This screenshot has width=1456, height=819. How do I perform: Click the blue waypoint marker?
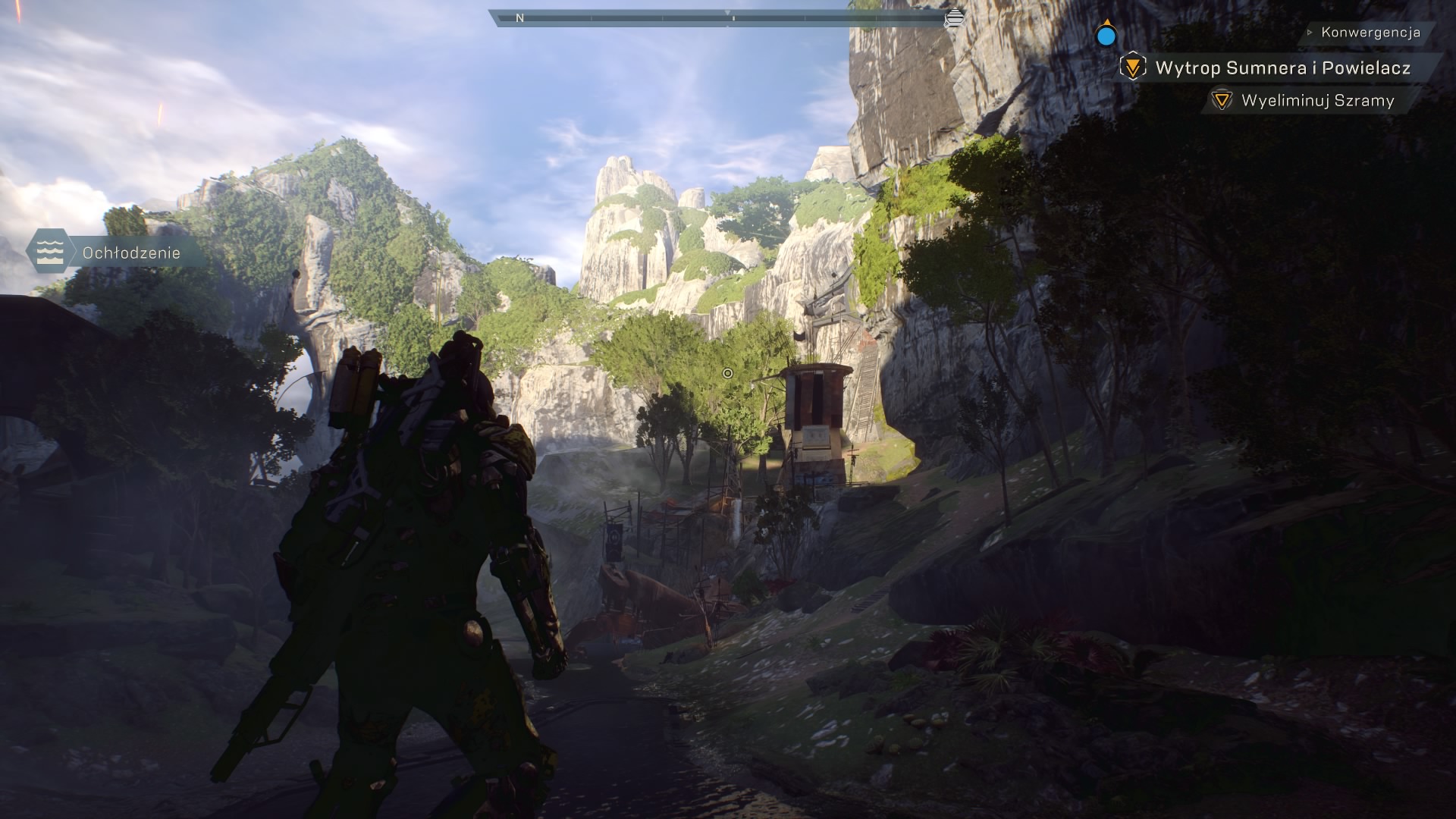pyautogui.click(x=1106, y=36)
